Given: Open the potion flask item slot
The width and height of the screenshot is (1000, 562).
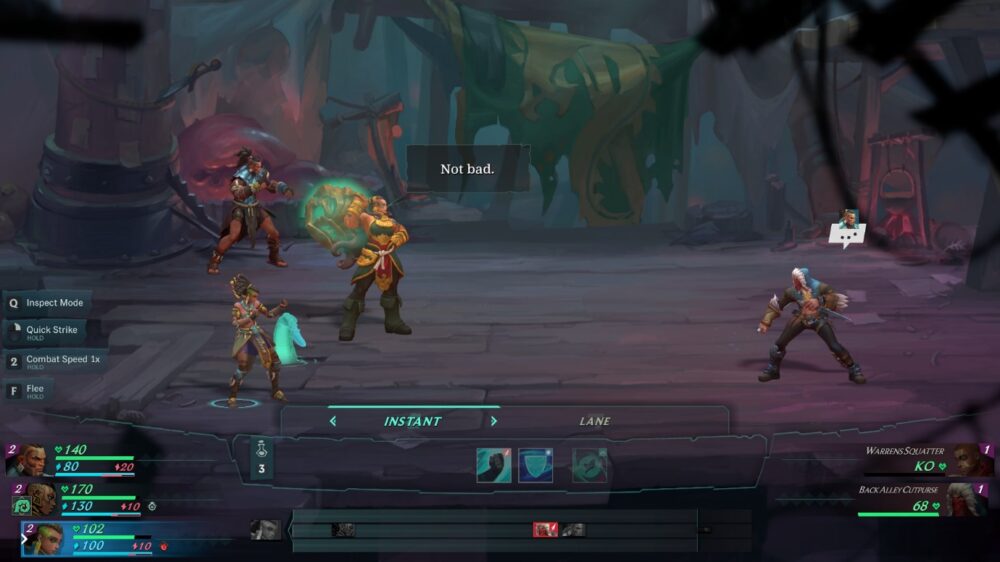Looking at the screenshot, I should (x=261, y=459).
